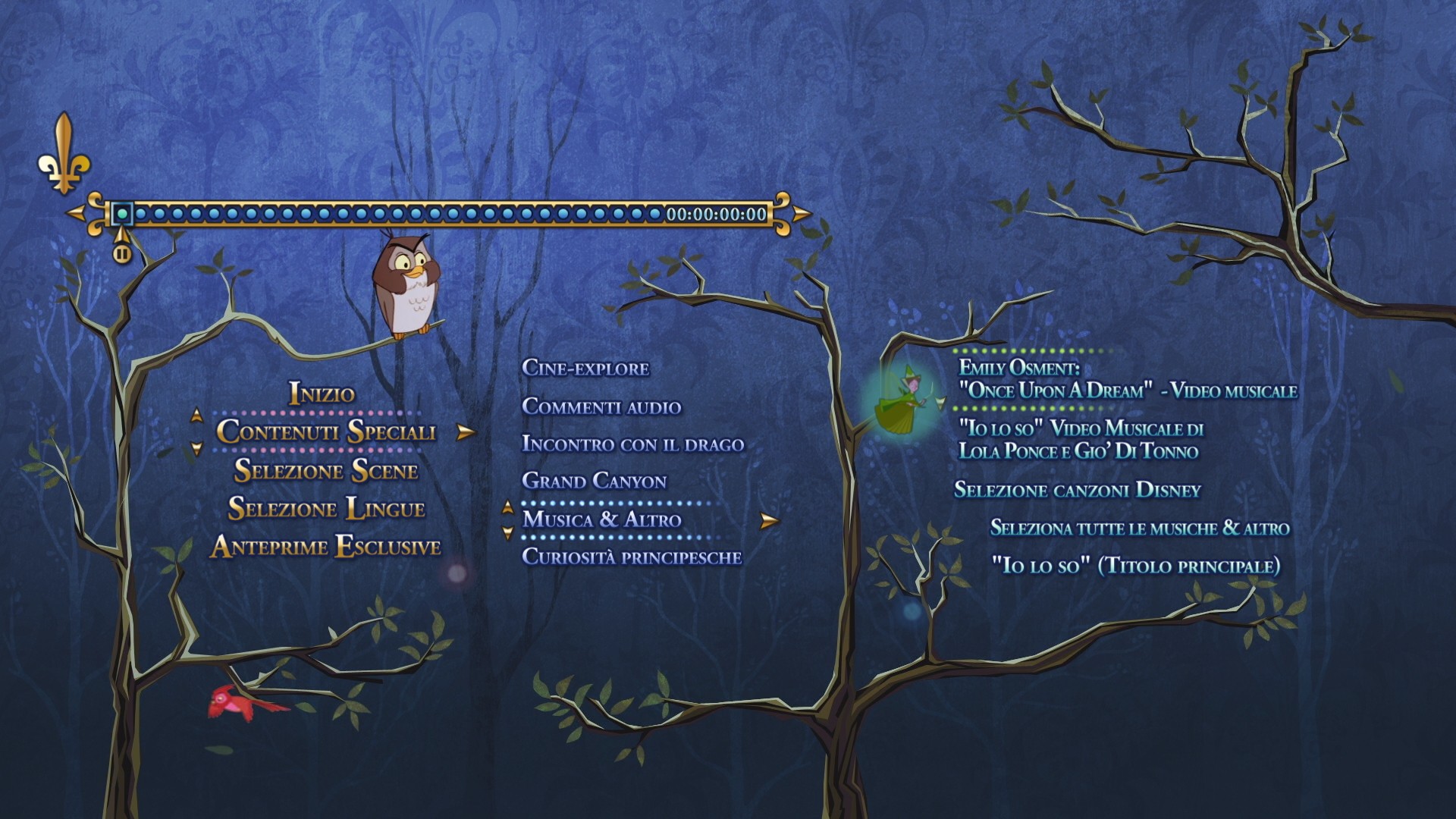This screenshot has width=1456, height=819.
Task: Click the right arrow at timeline end
Action: [801, 213]
